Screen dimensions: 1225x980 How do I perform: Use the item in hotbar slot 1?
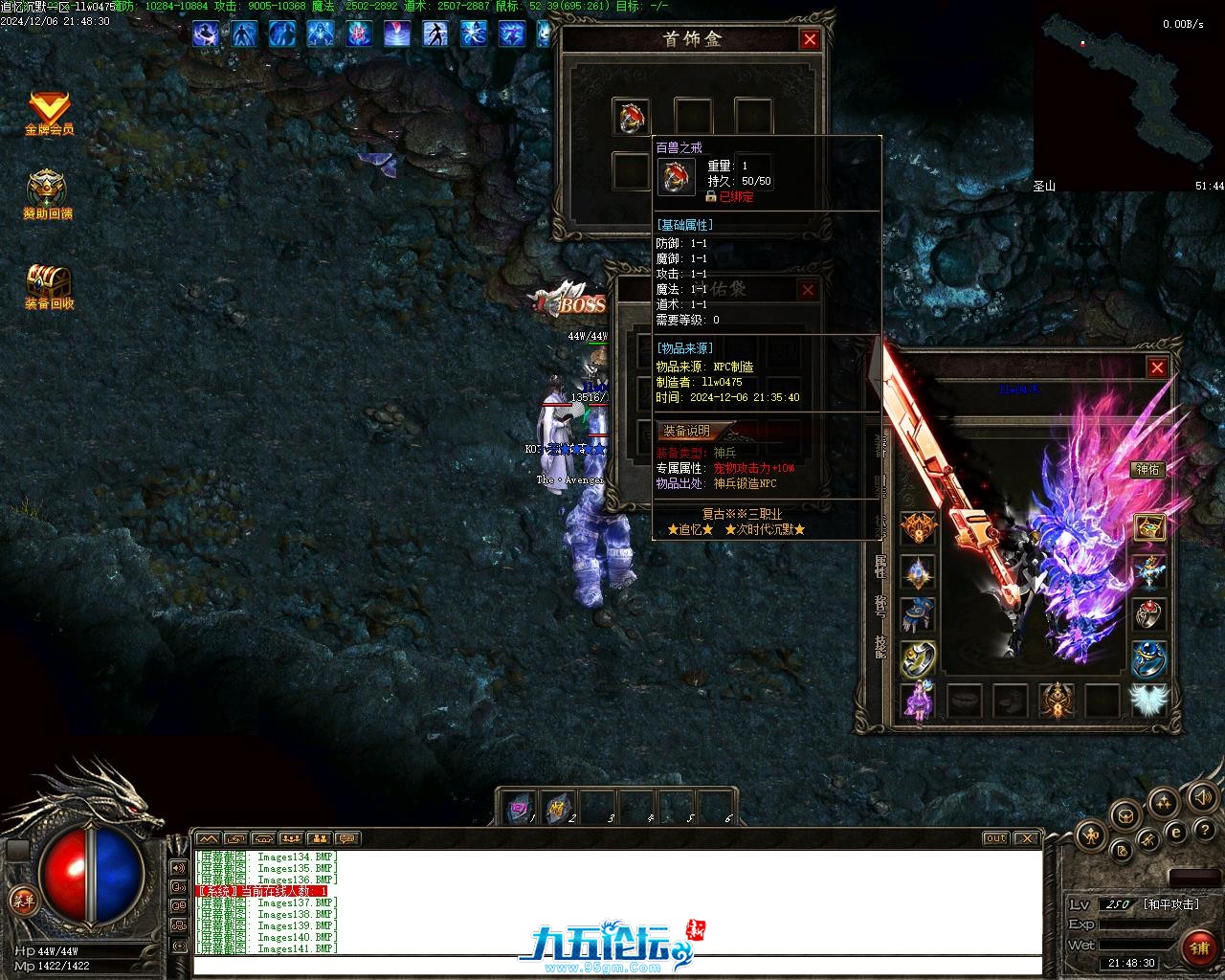[521, 809]
